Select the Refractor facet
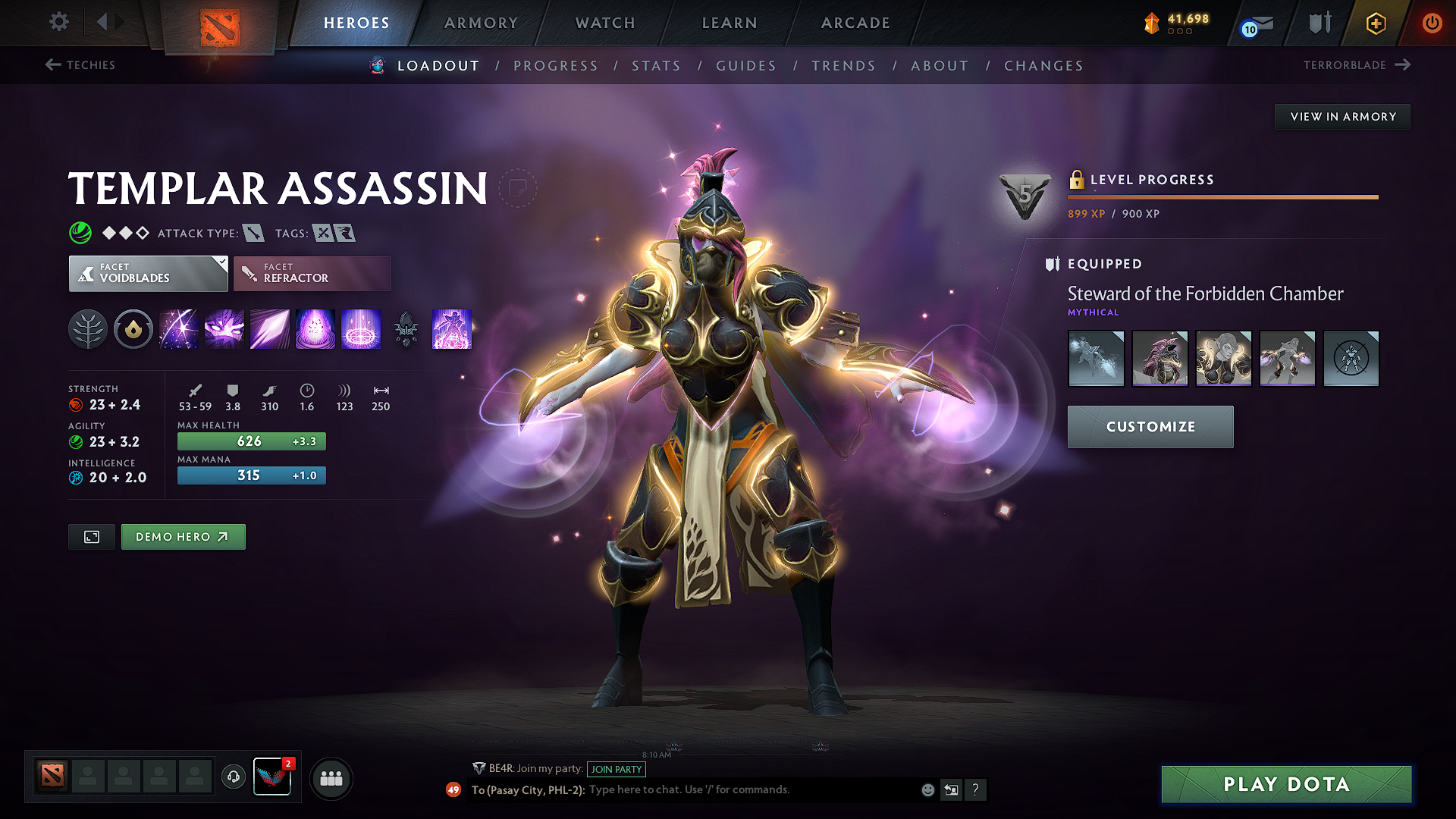This screenshot has height=819, width=1456. point(312,274)
